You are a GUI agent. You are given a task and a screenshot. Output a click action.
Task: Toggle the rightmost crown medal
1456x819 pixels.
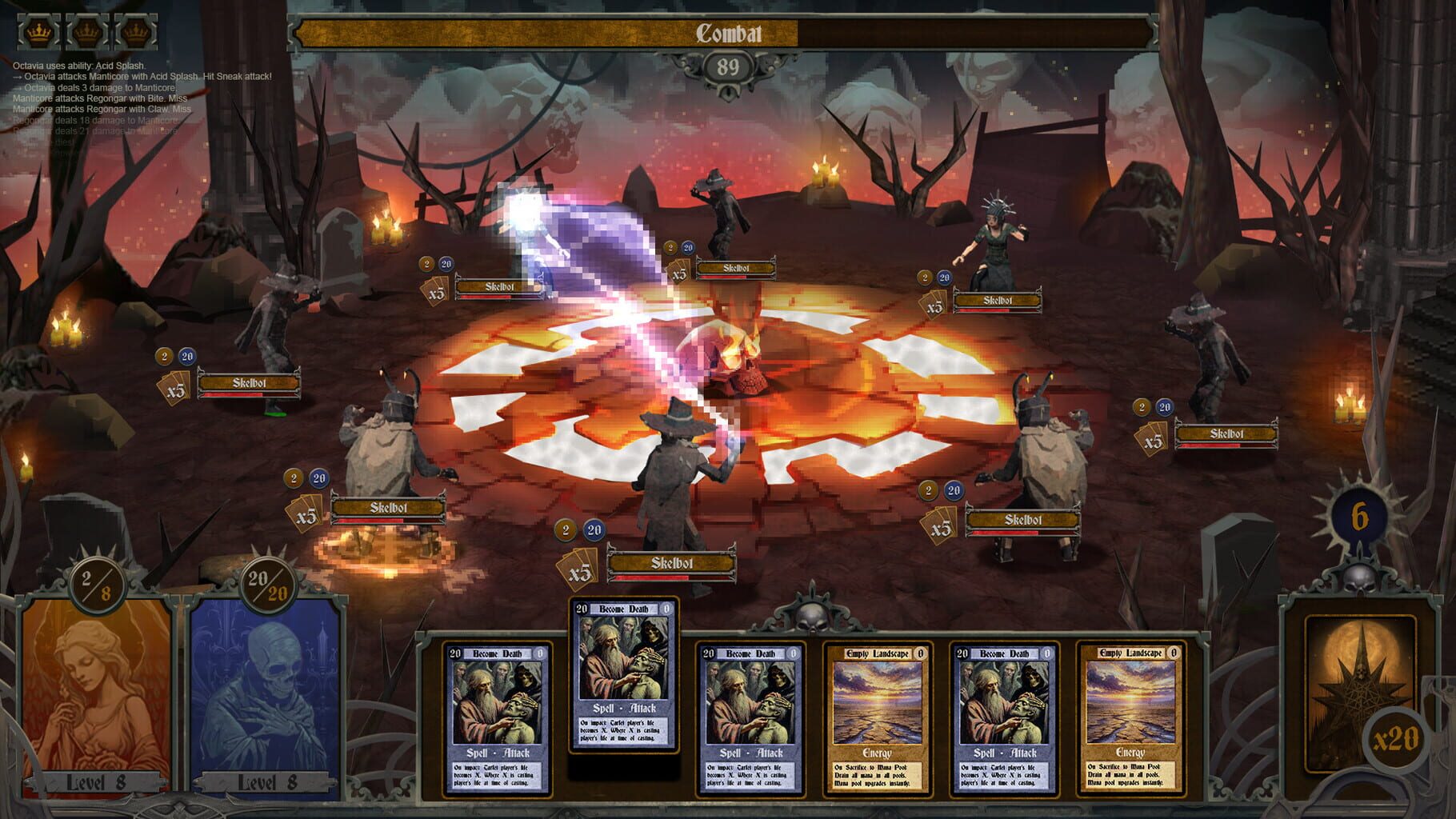134,31
